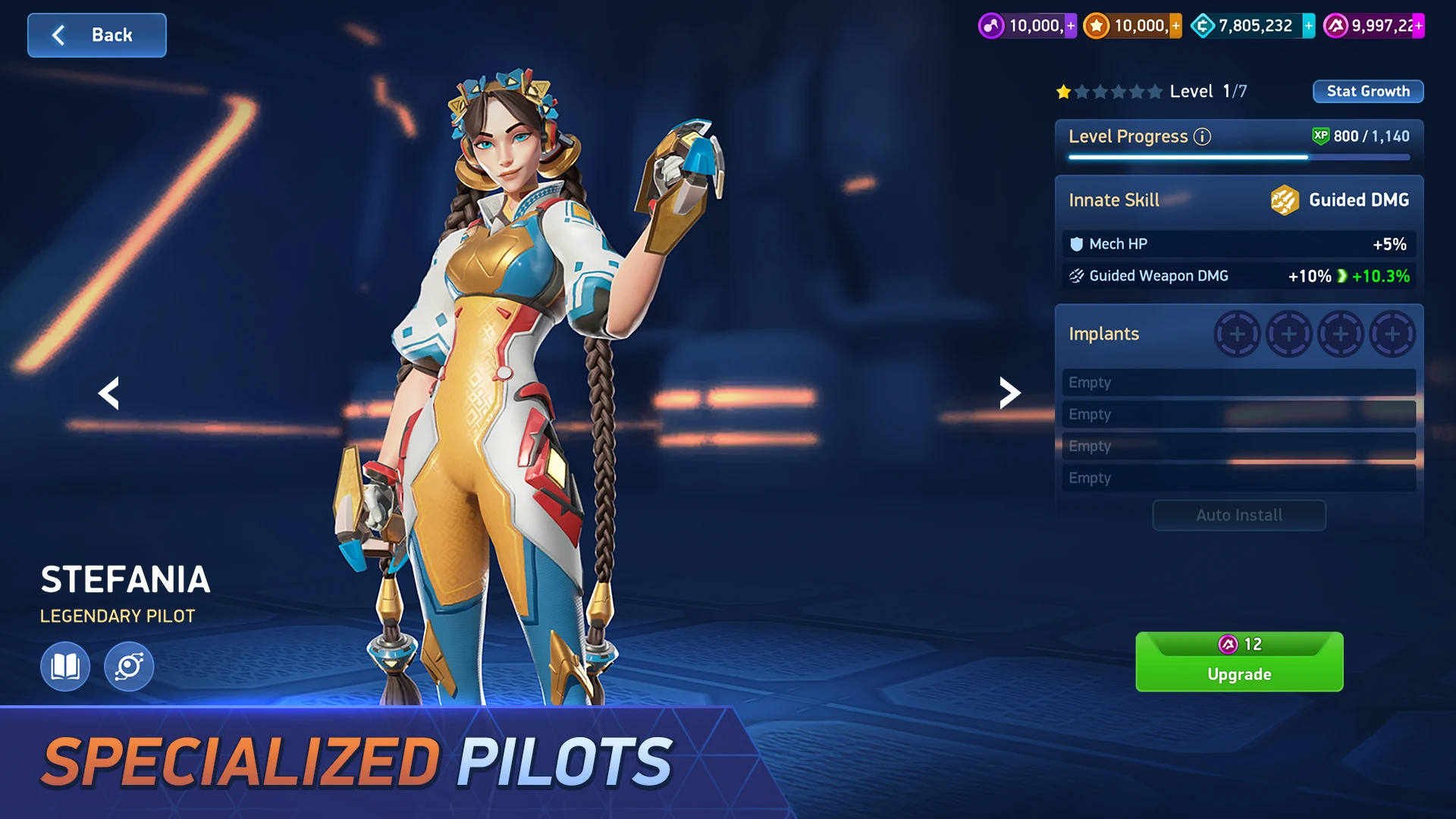Image resolution: width=1456 pixels, height=819 pixels.
Task: Open the Stat Growth panel
Action: pos(1367,91)
